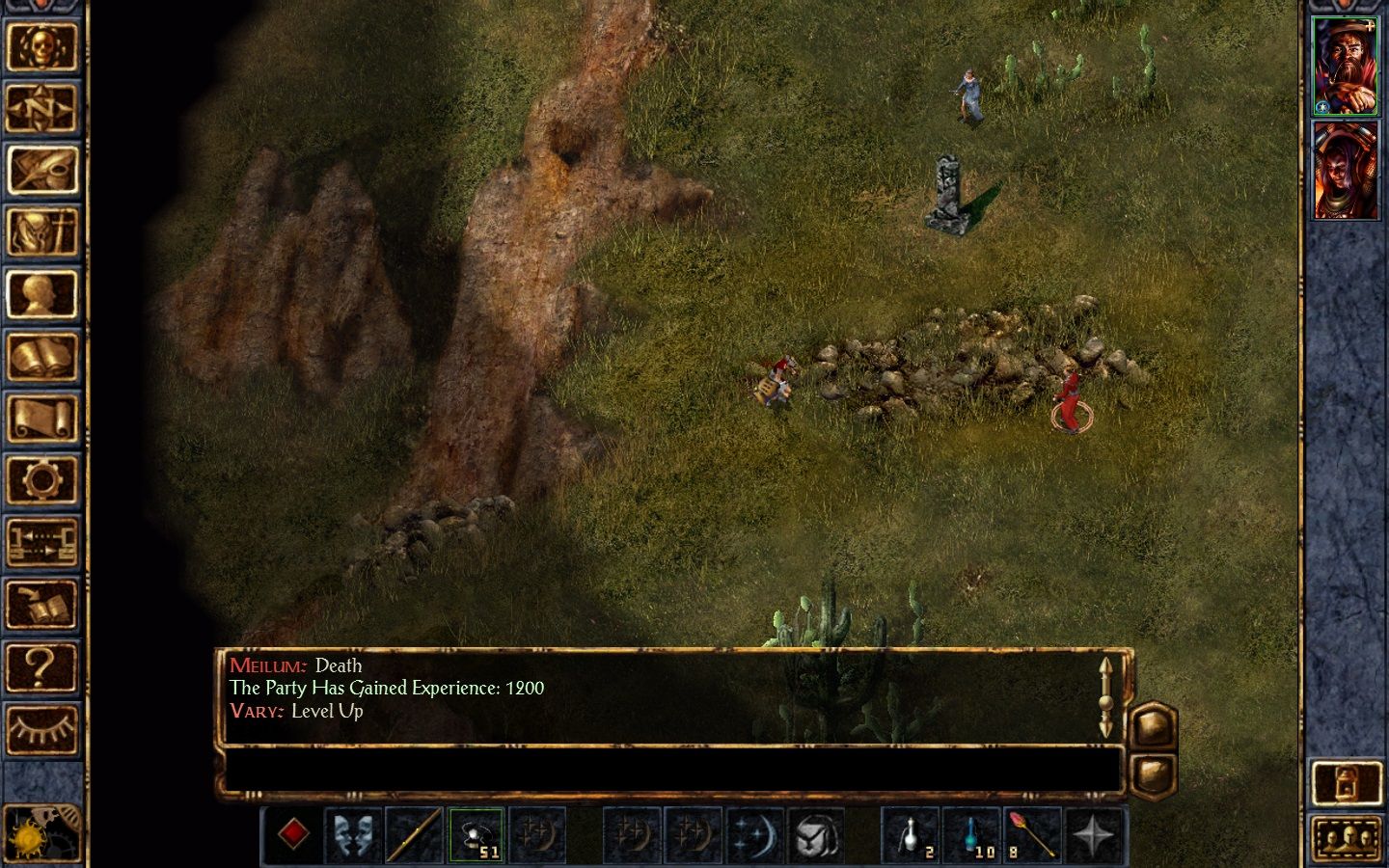Open the help question mark button

click(x=41, y=666)
